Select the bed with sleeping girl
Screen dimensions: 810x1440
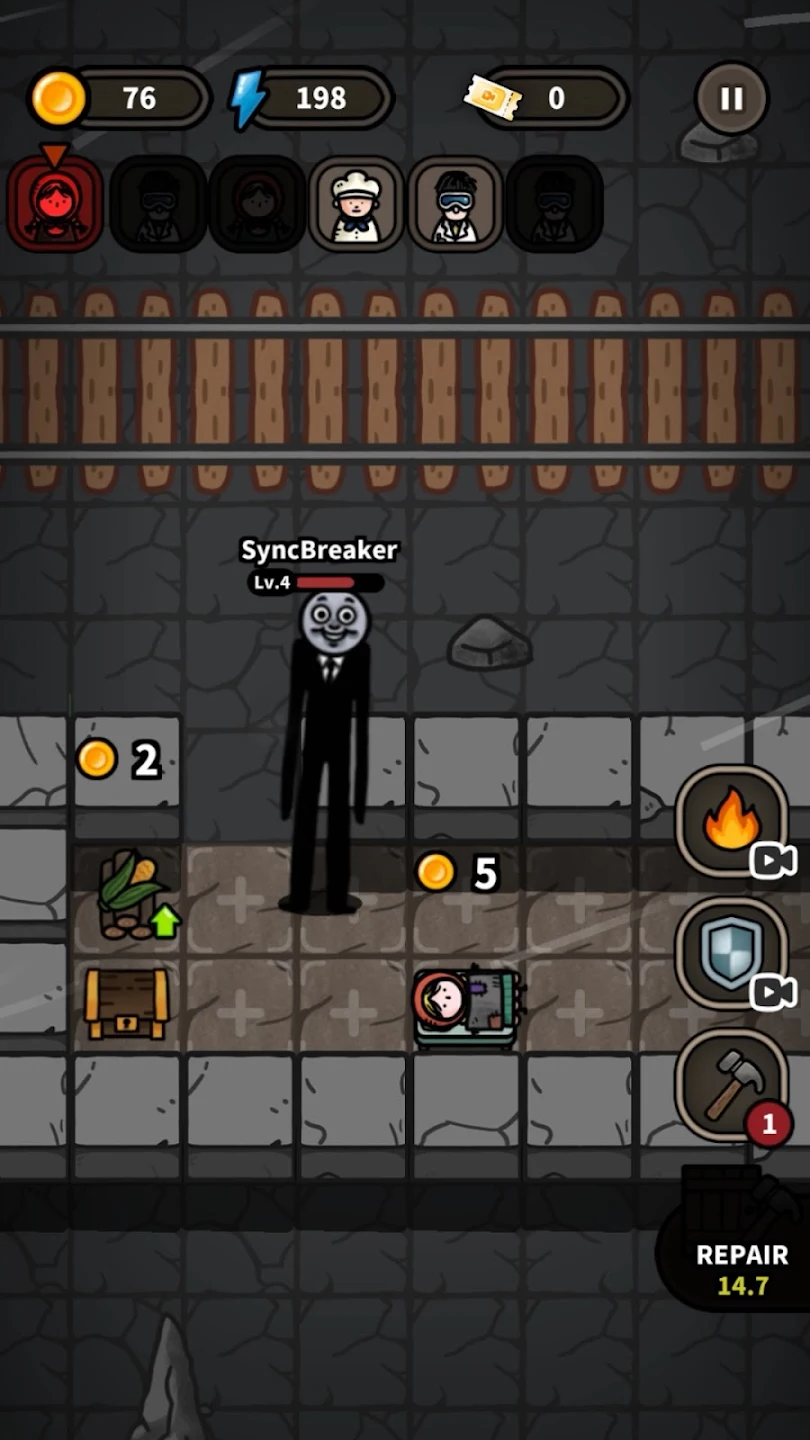(466, 1006)
